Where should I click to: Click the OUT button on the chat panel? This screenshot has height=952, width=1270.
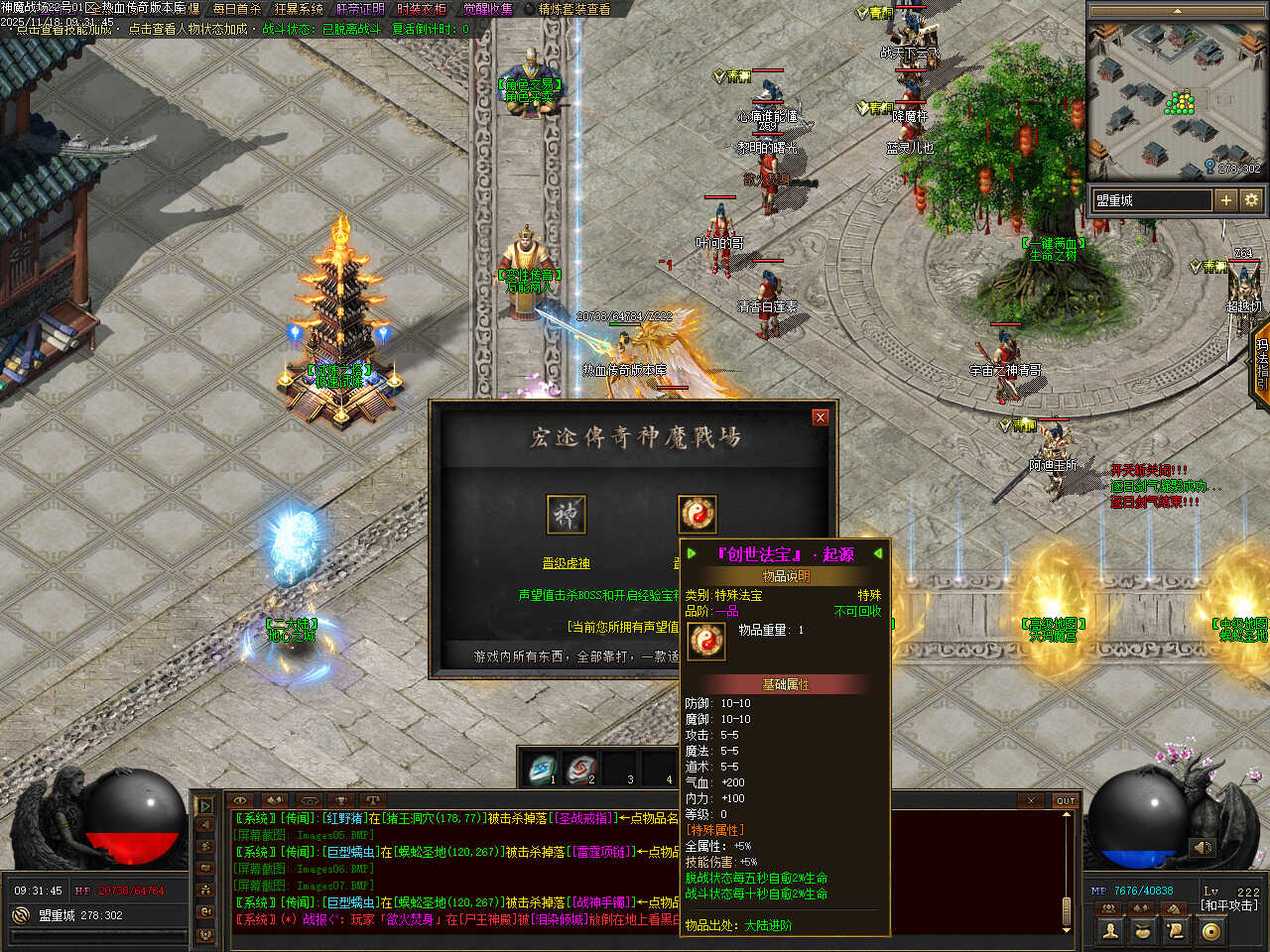click(1065, 800)
